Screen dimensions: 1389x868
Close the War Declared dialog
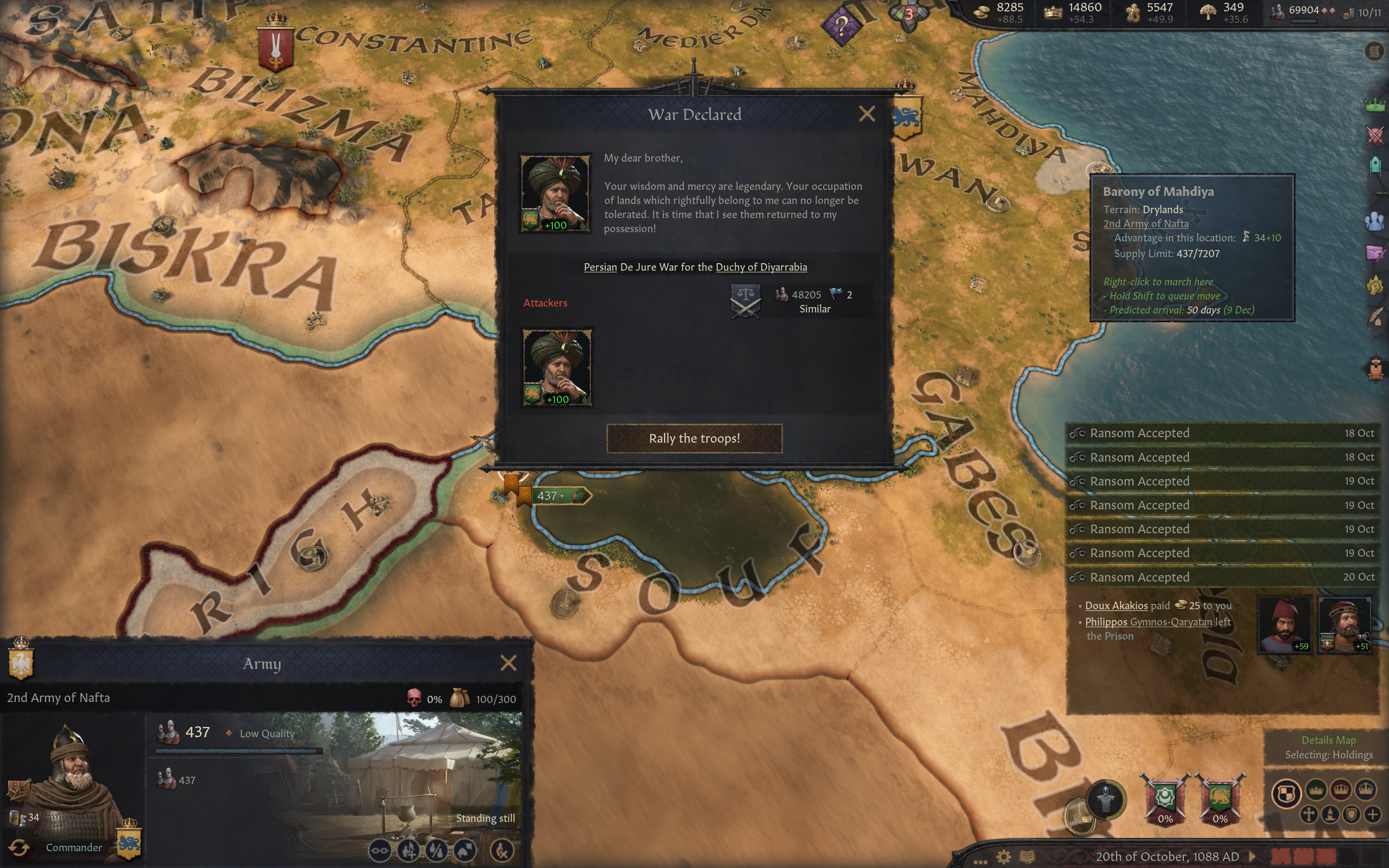pos(866,114)
